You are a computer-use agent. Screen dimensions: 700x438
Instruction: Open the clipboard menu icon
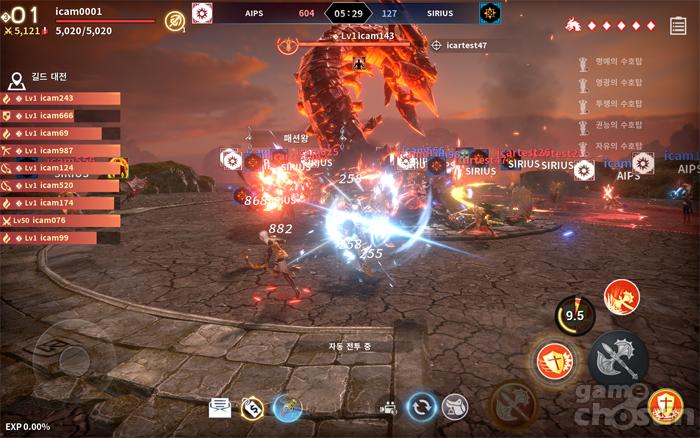pyautogui.click(x=679, y=26)
